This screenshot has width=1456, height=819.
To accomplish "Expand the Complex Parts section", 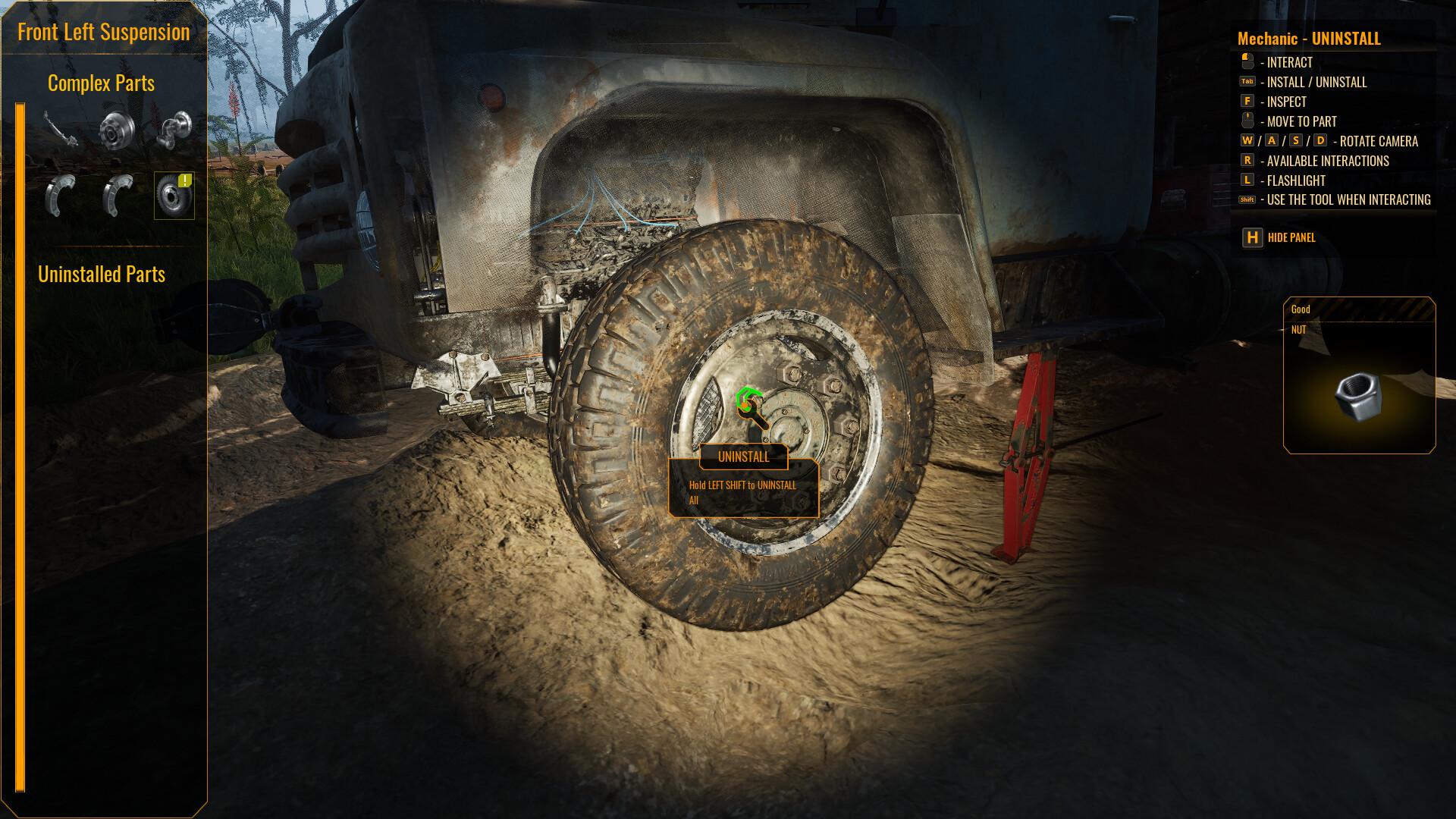I will [x=102, y=83].
